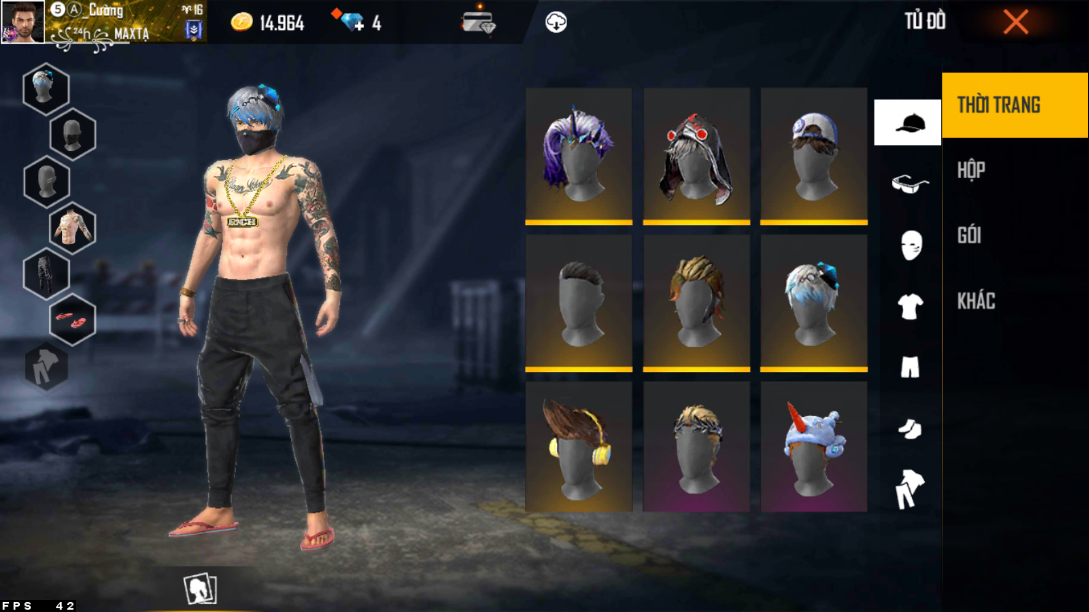
Task: Open the player profile avatar
Action: click(x=22, y=22)
